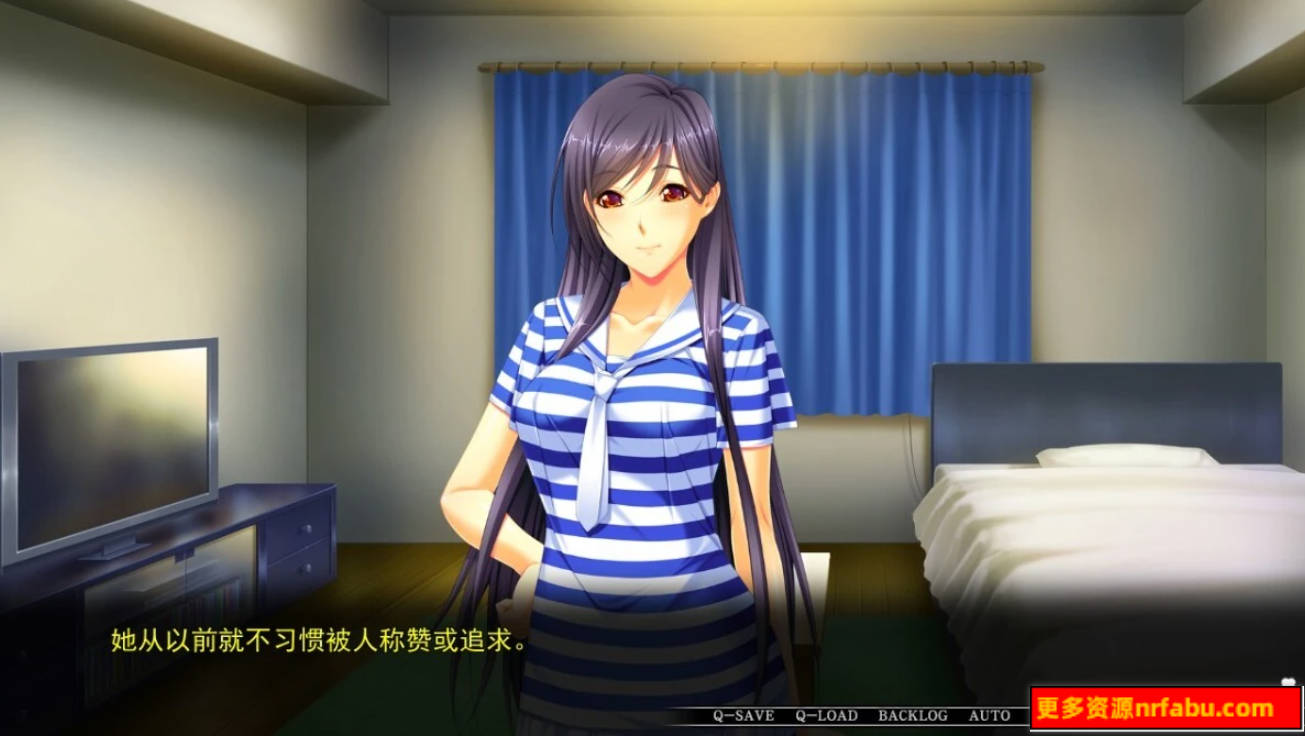
Task: Click the Q-SAVE quick save option
Action: pos(744,715)
